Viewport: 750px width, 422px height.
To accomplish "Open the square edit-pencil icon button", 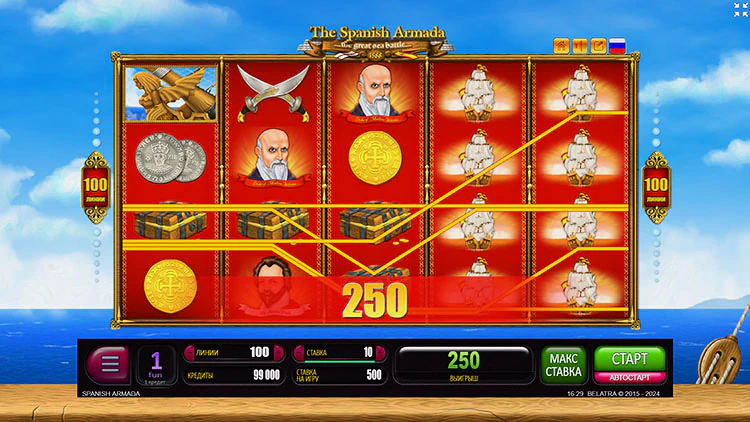I will (598, 45).
